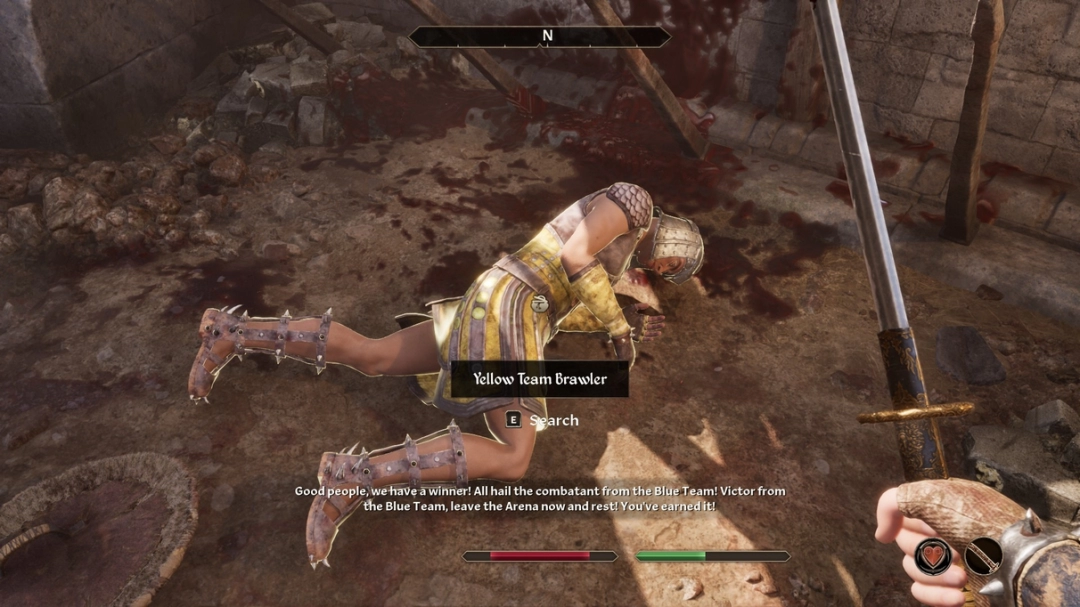Click the compass bar showing North
Viewport: 1080px width, 607px height.
pyautogui.click(x=540, y=36)
